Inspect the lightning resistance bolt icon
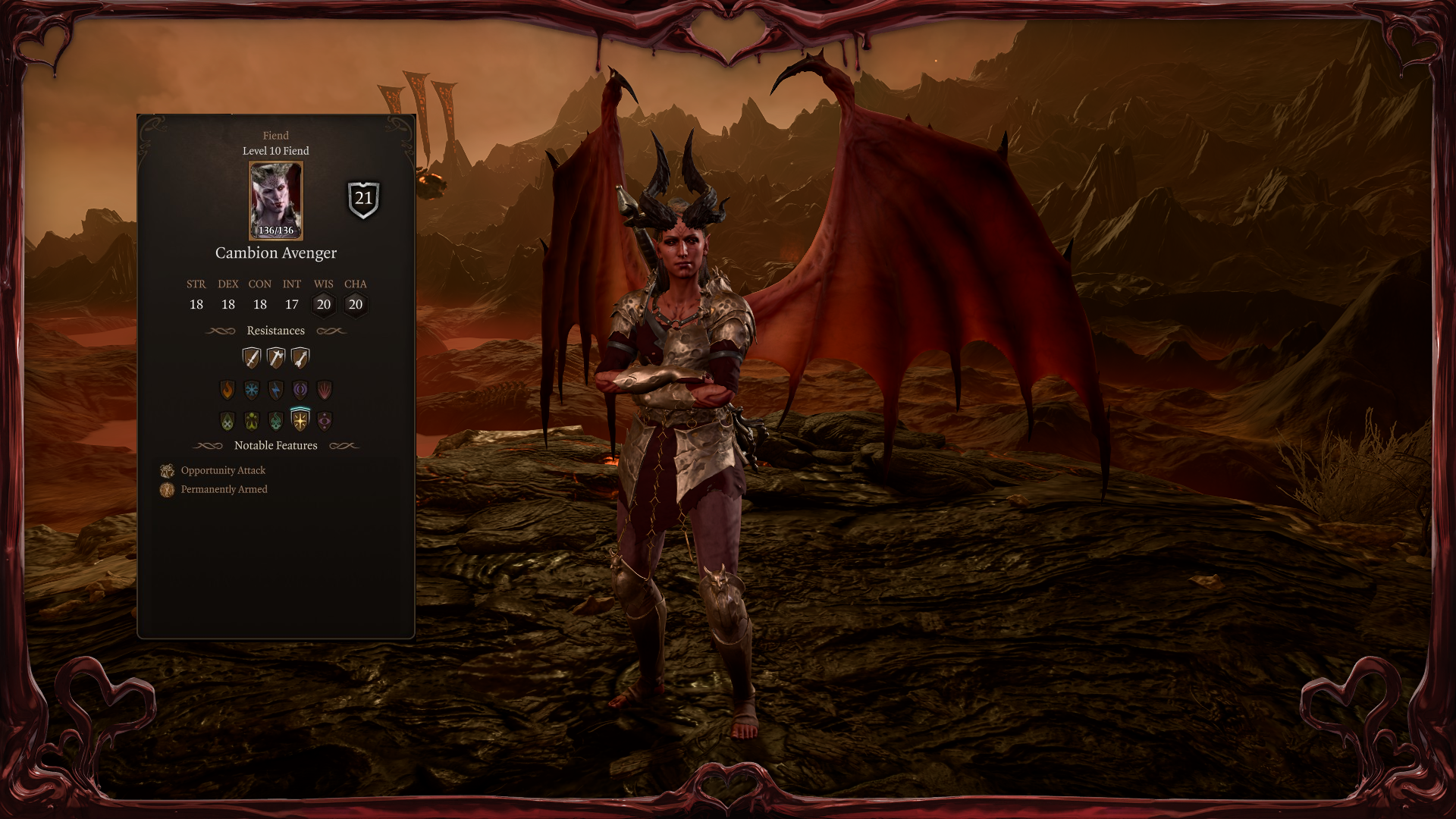Viewport: 1456px width, 819px height. 276,390
